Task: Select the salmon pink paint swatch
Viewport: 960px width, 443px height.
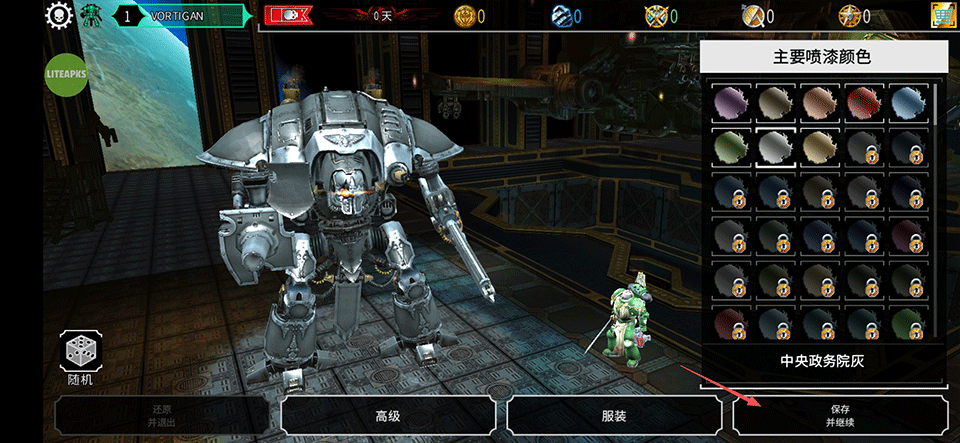Action: pyautogui.click(x=818, y=102)
